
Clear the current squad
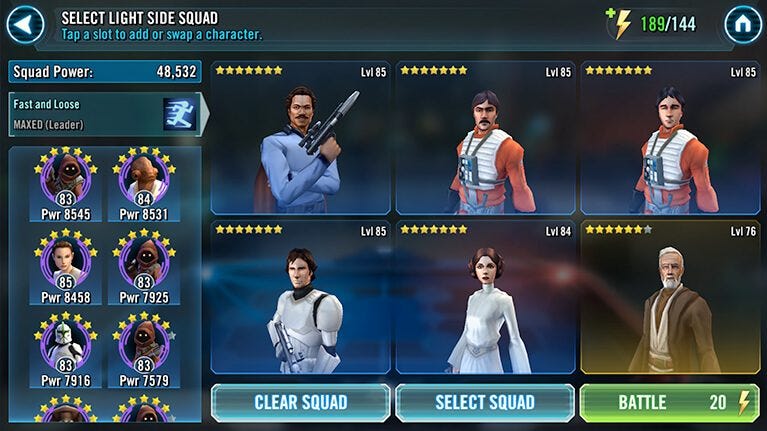tap(300, 403)
